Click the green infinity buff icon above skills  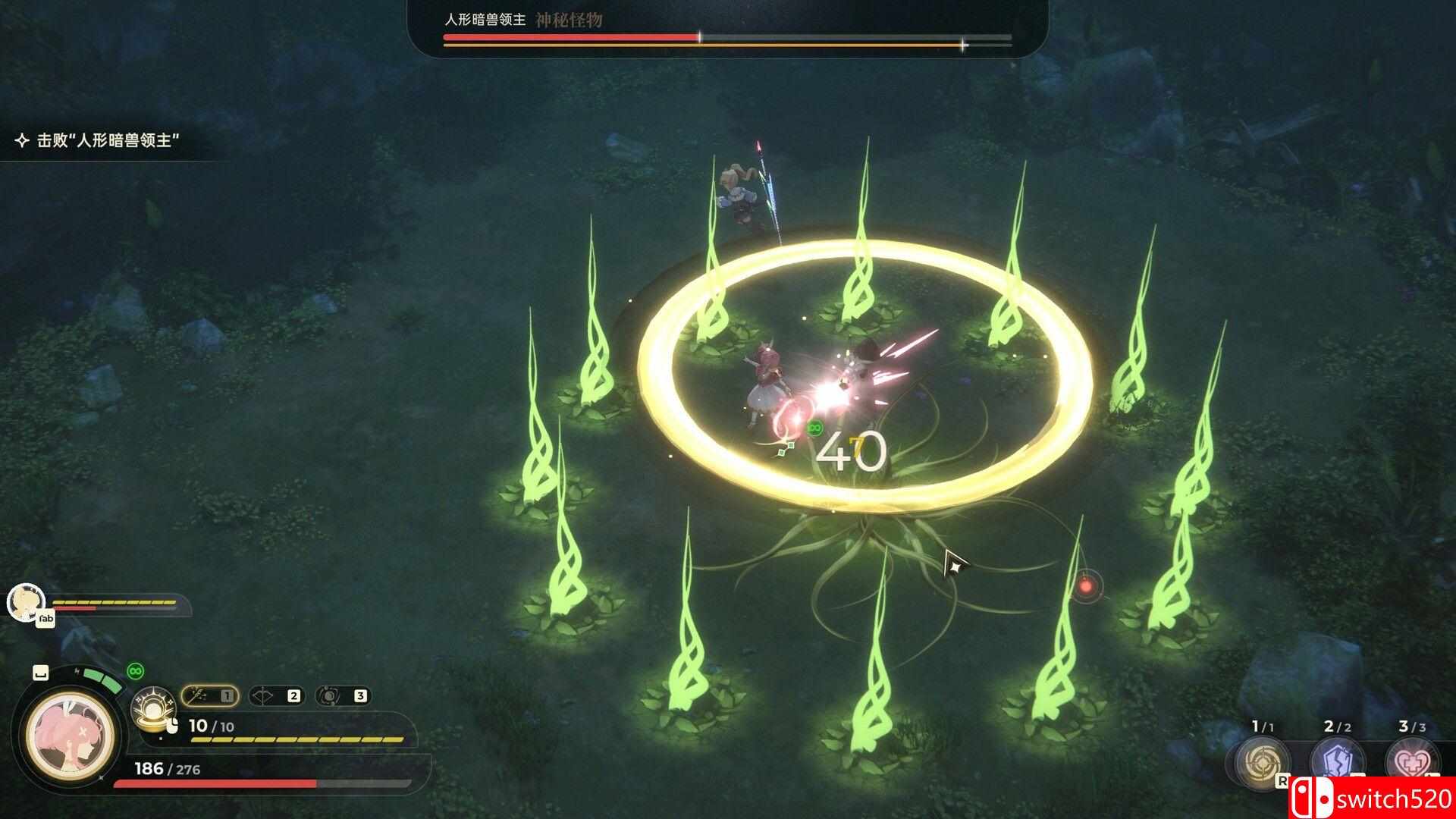coord(135,670)
